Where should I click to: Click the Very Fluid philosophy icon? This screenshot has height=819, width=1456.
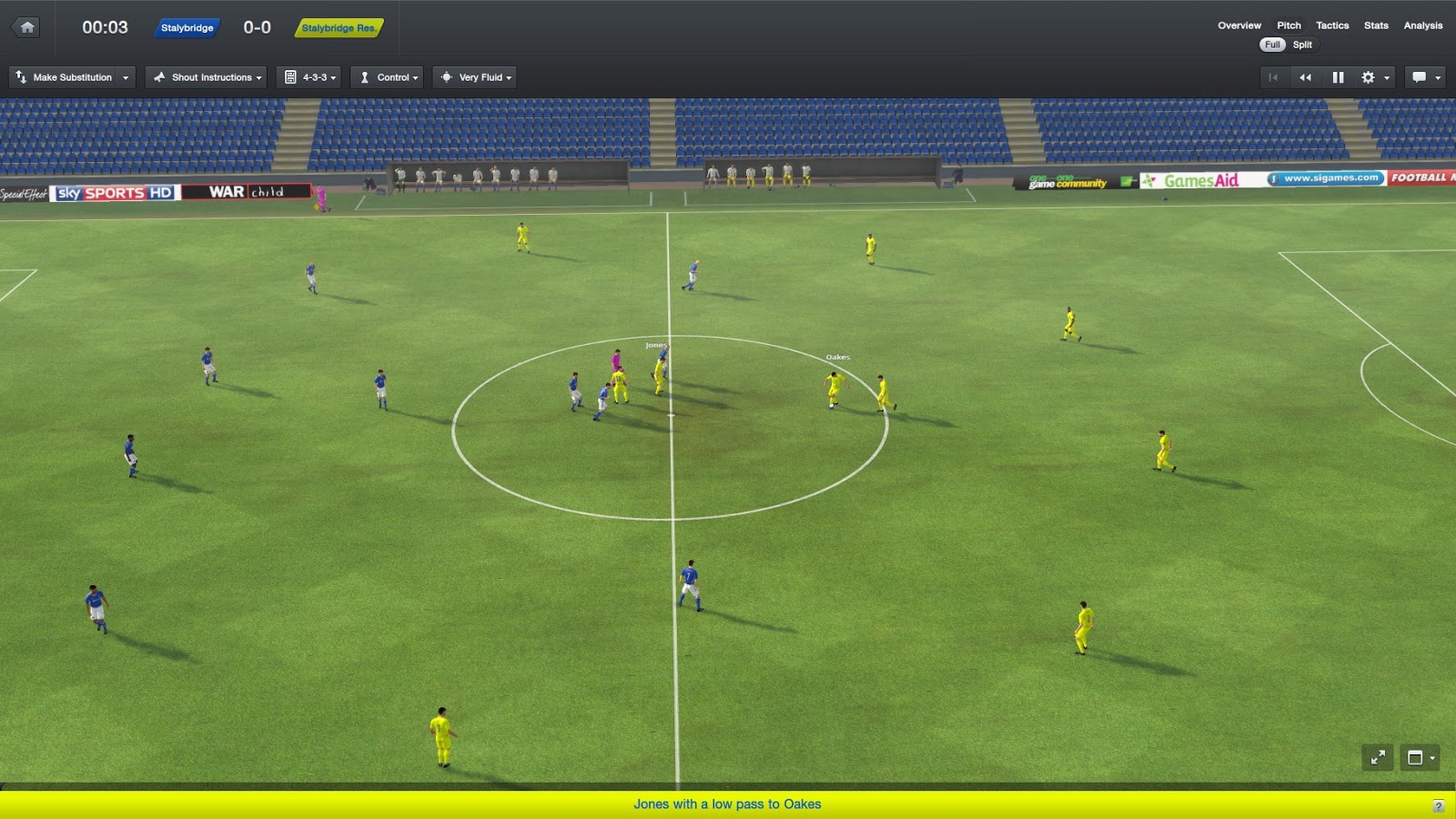[447, 77]
